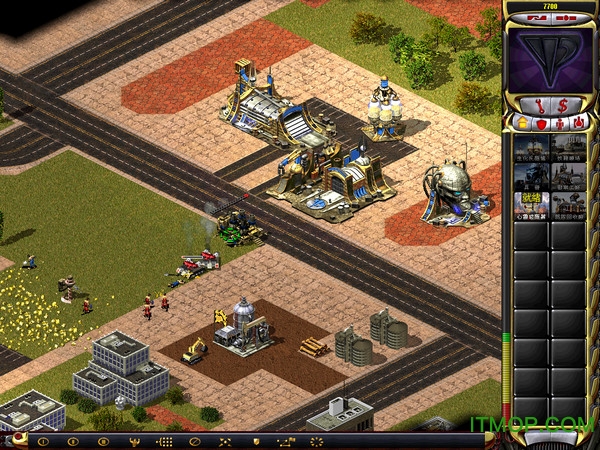
Task: Click the circle-slash stop command
Action: click(x=194, y=440)
